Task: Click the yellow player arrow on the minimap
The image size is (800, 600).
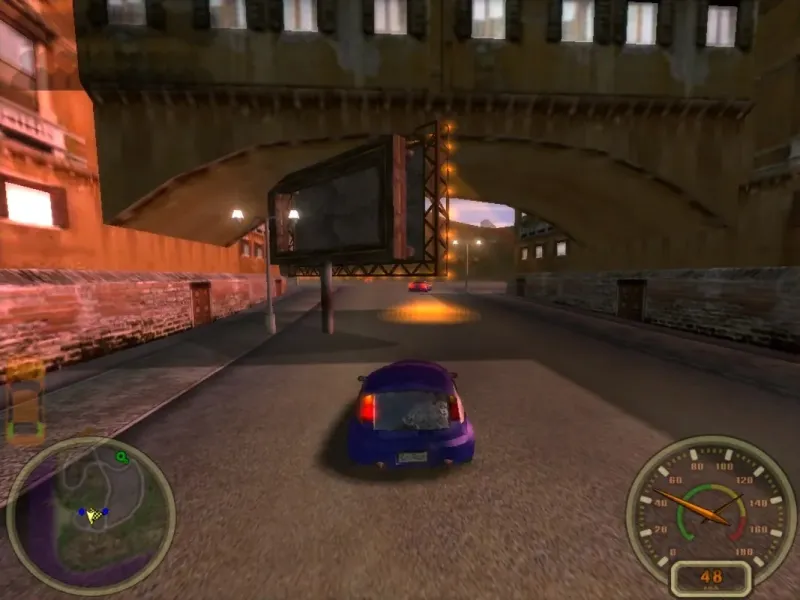Action: coord(94,515)
